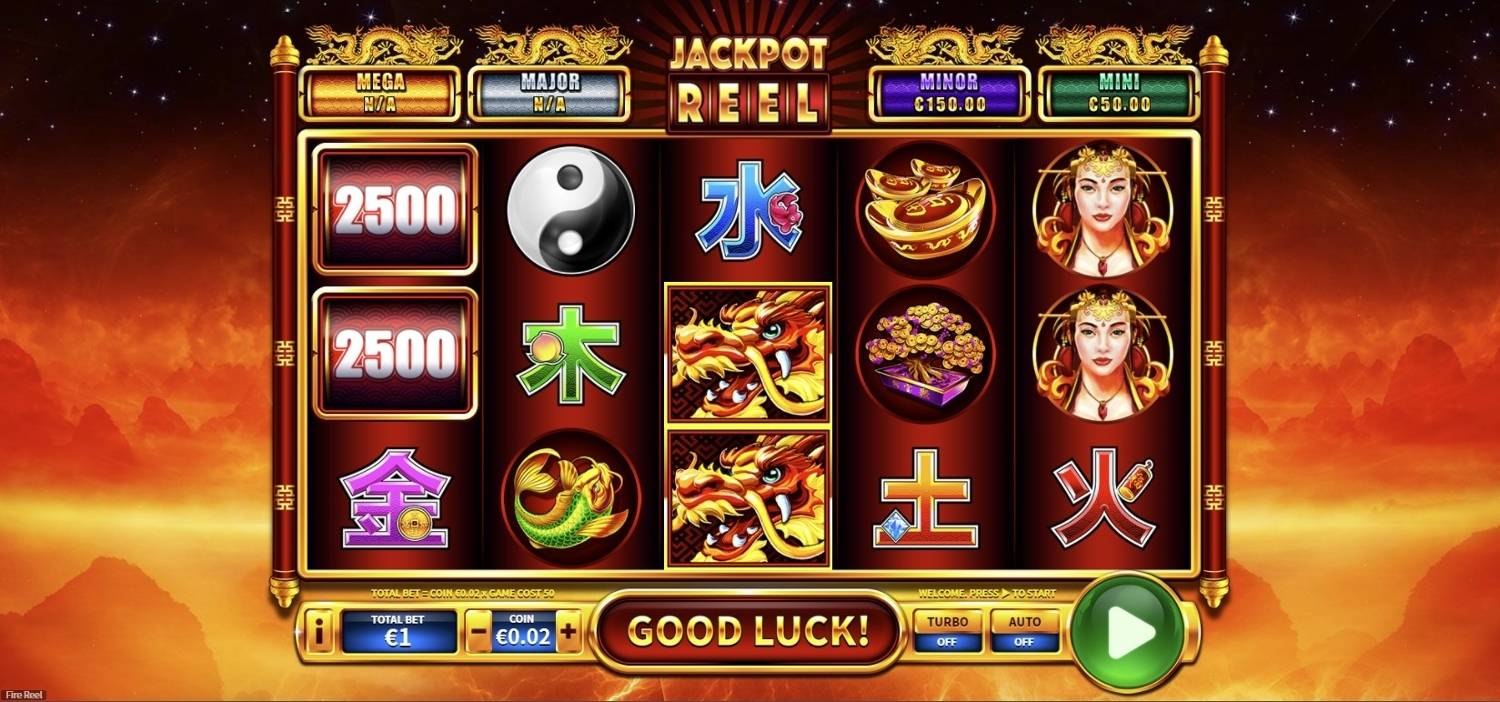Open the info paytable button
Viewport: 1500px width, 702px height.
click(319, 632)
